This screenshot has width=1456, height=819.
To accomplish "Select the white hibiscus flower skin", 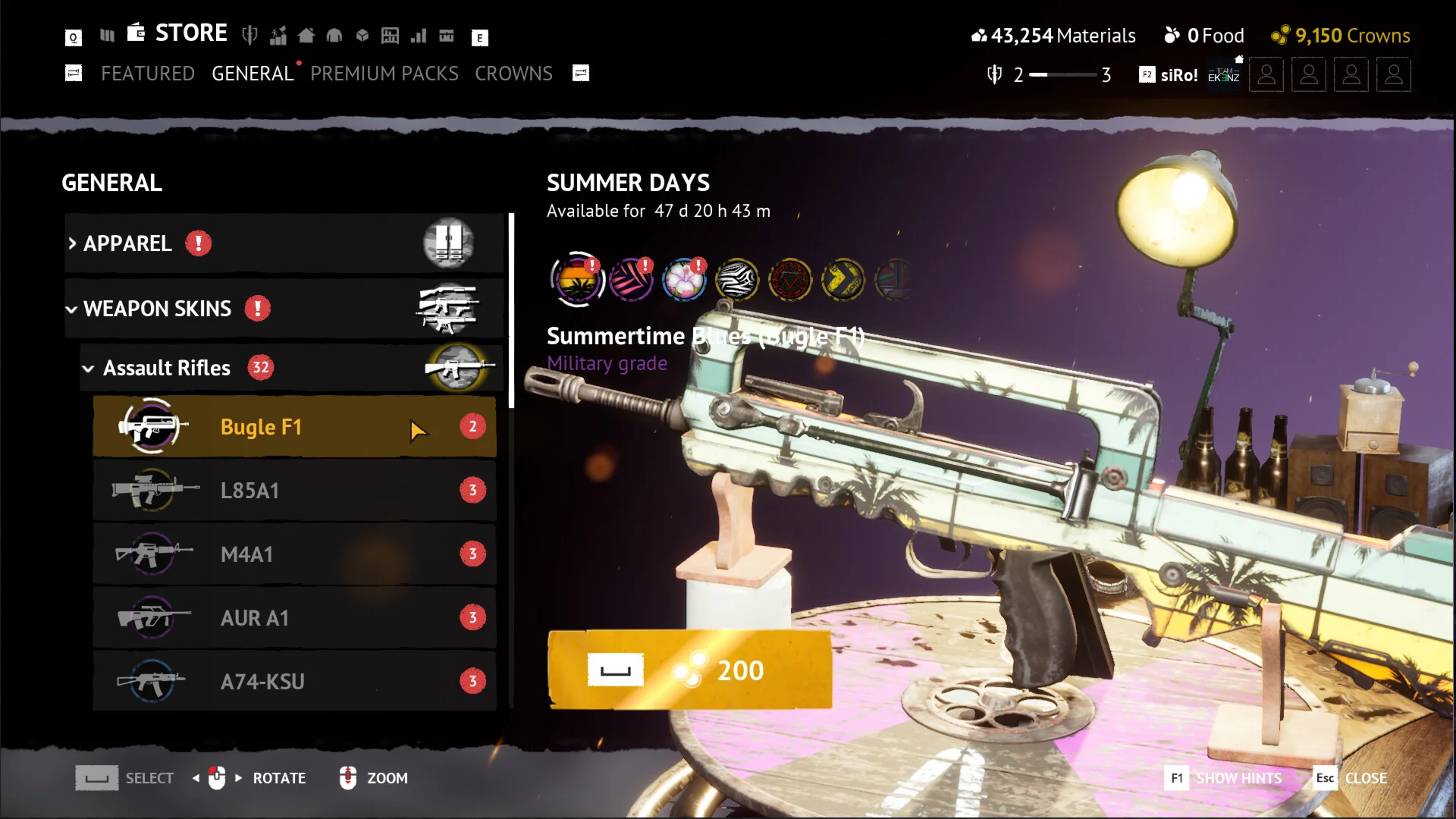I will coord(684,280).
